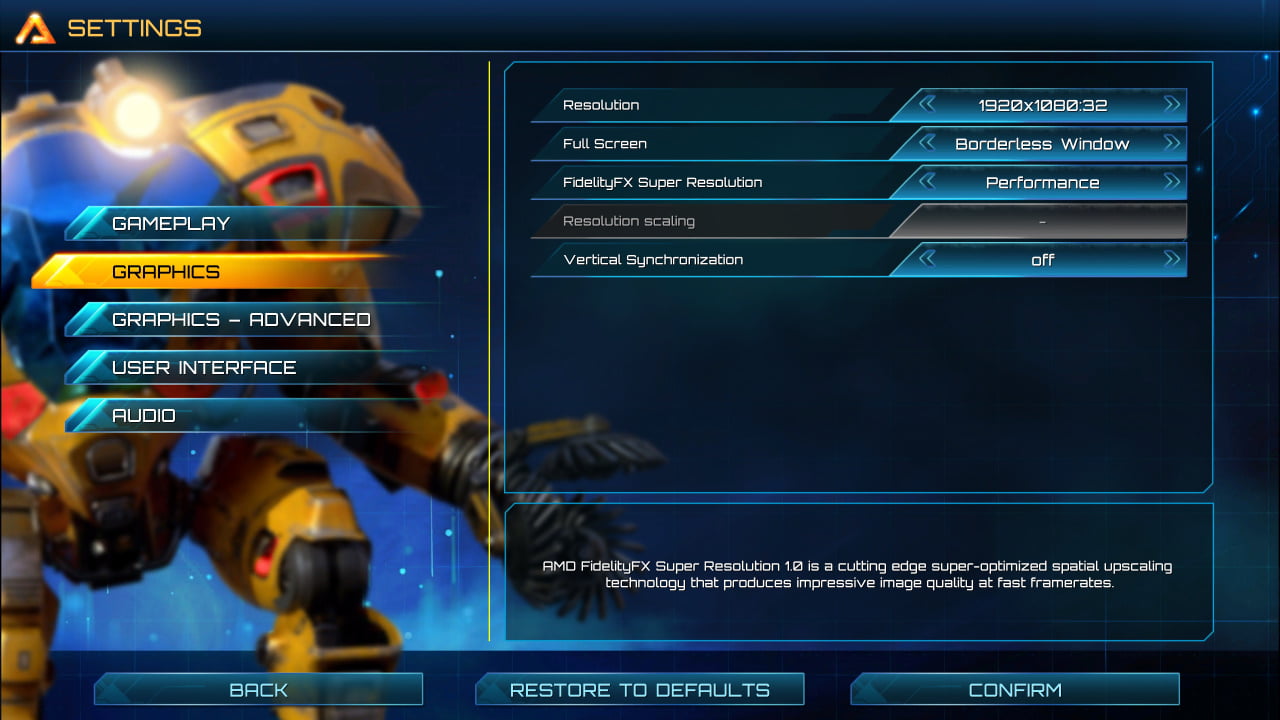Select the Graphics settings tab

166,272
